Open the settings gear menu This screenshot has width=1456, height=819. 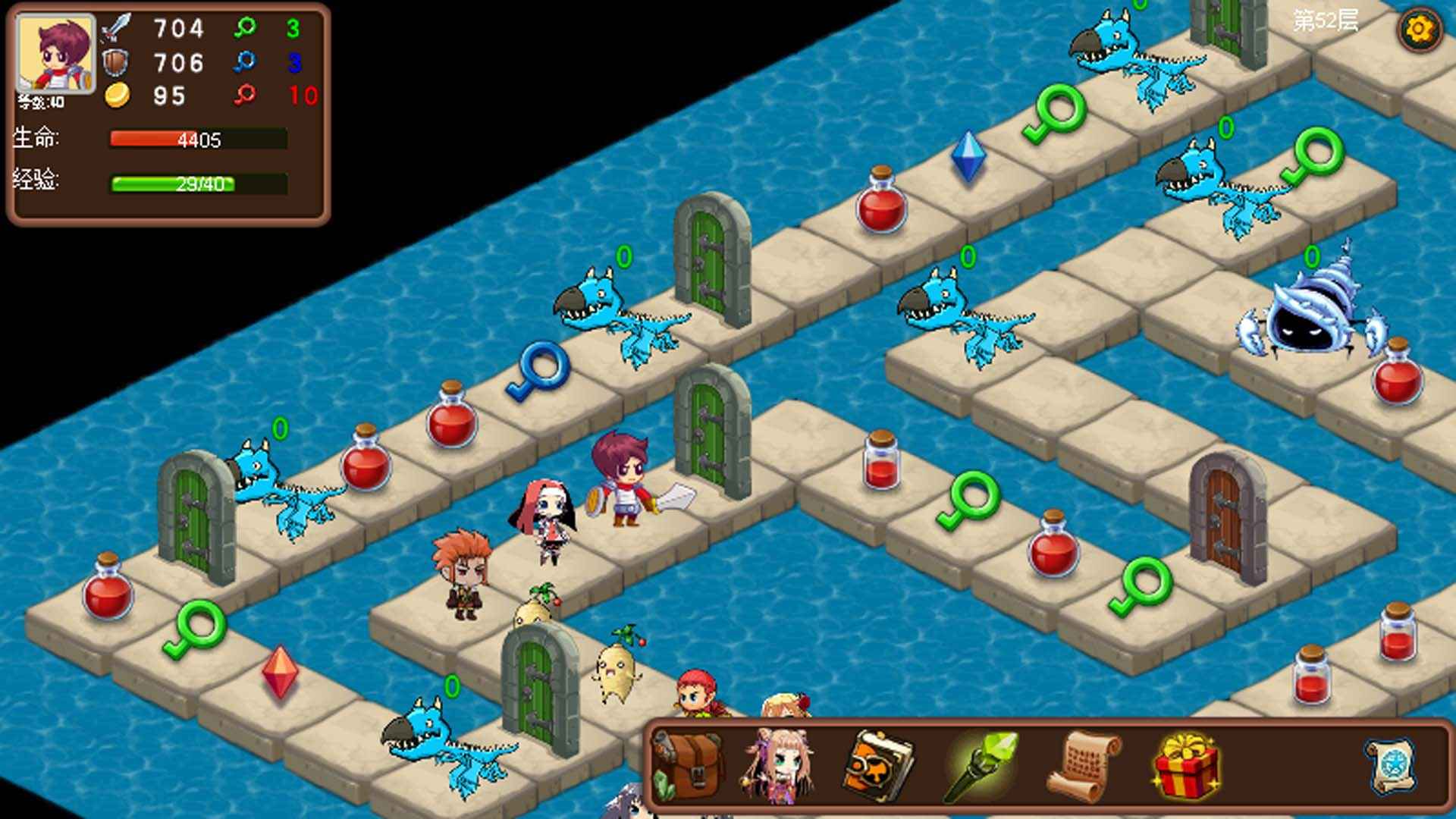[1419, 30]
